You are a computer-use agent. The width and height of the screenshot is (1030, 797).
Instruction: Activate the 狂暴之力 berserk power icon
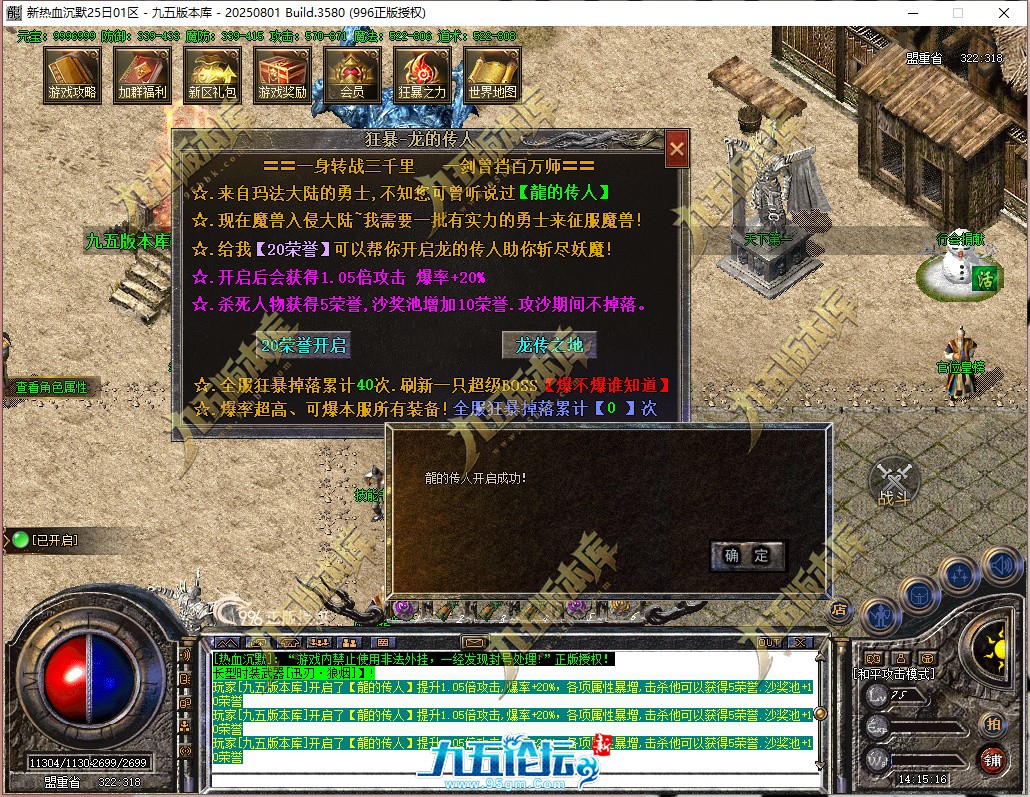[x=422, y=73]
